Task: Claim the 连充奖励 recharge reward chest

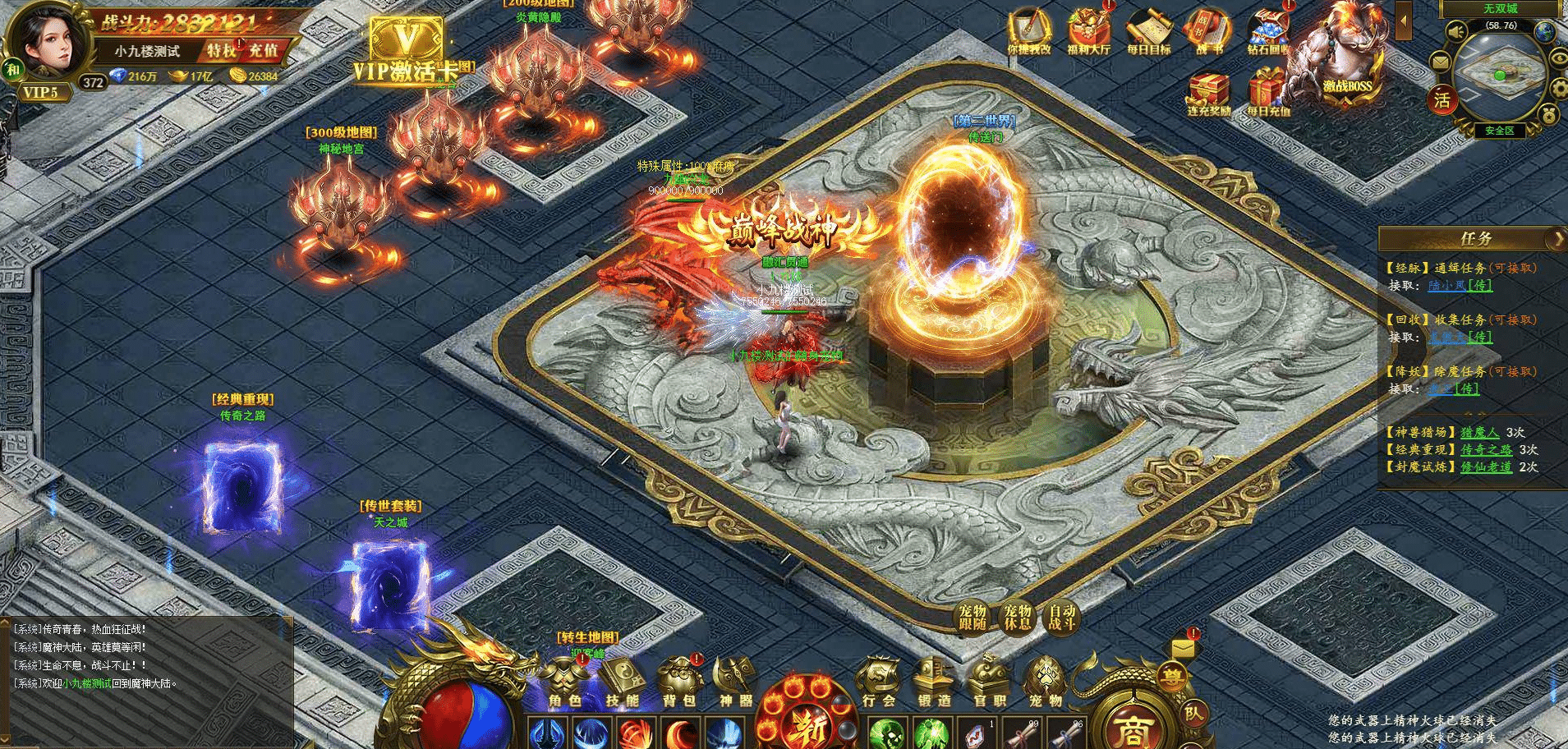Action: (x=1208, y=92)
